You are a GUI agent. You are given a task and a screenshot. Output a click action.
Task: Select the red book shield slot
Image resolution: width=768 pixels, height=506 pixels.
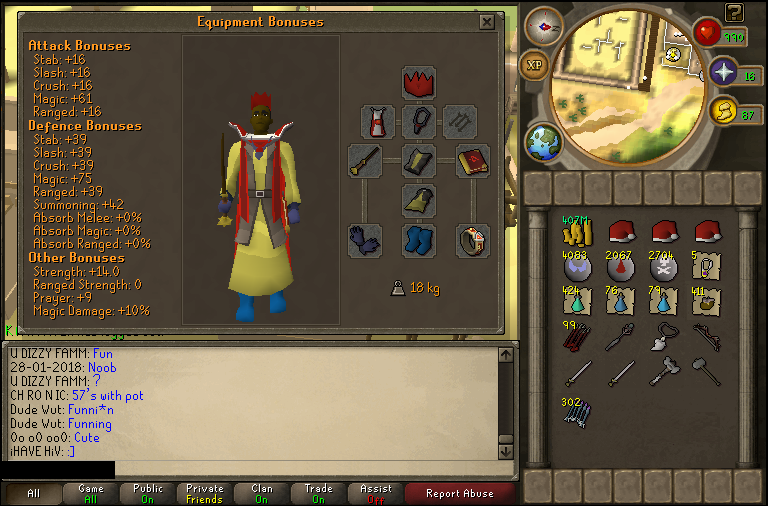(472, 161)
